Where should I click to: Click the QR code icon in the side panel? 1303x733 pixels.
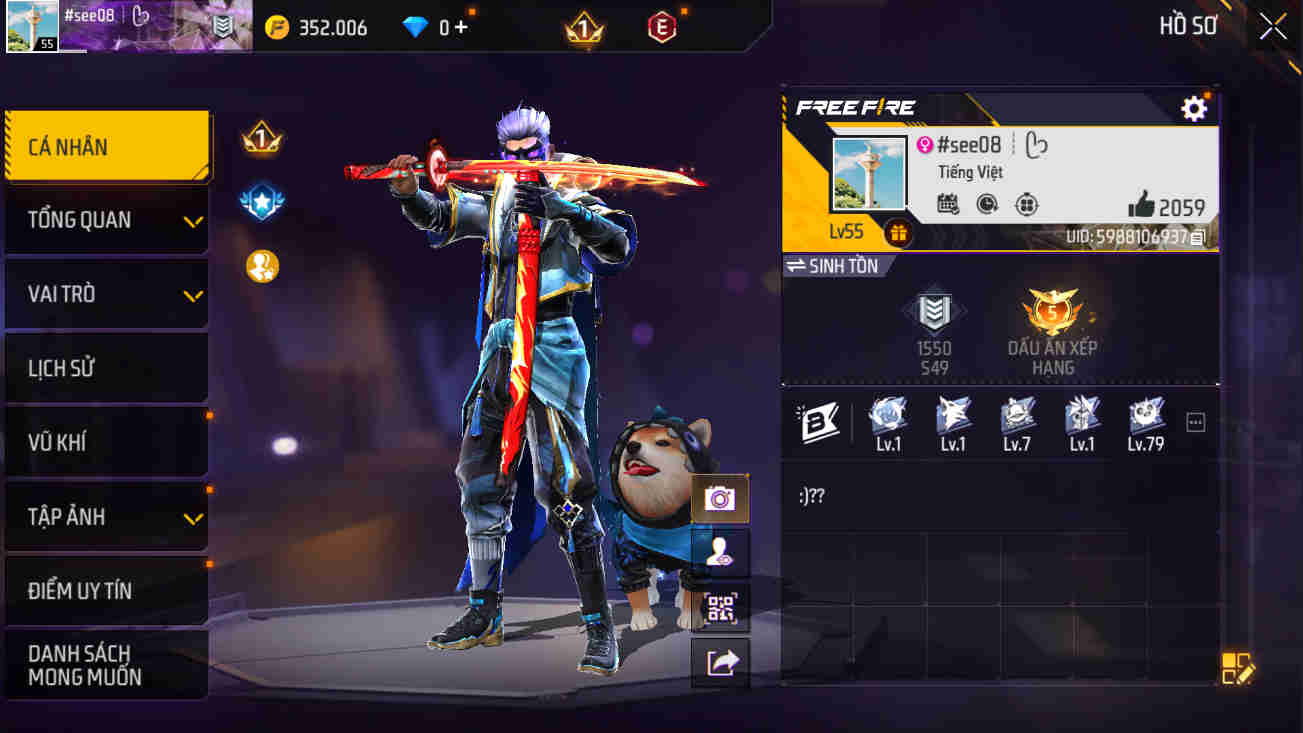(719, 609)
